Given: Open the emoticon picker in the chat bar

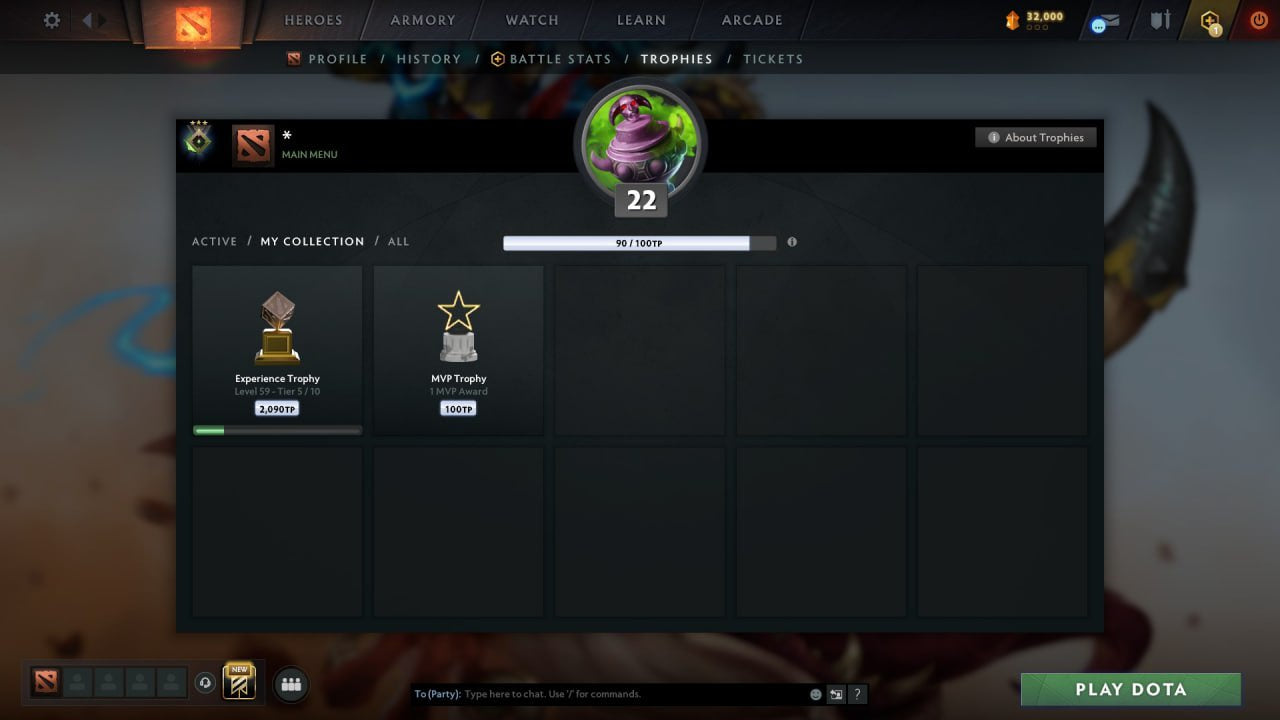Looking at the screenshot, I should [815, 693].
